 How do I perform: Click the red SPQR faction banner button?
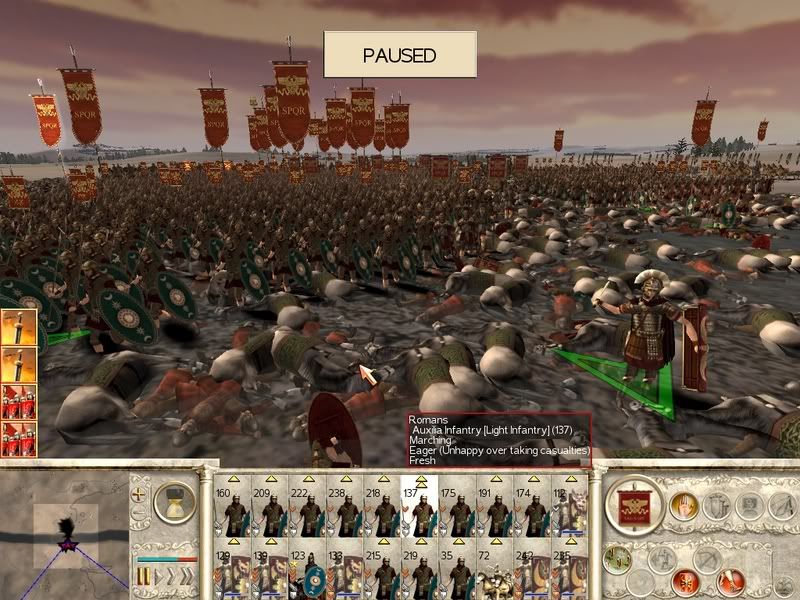[x=635, y=505]
